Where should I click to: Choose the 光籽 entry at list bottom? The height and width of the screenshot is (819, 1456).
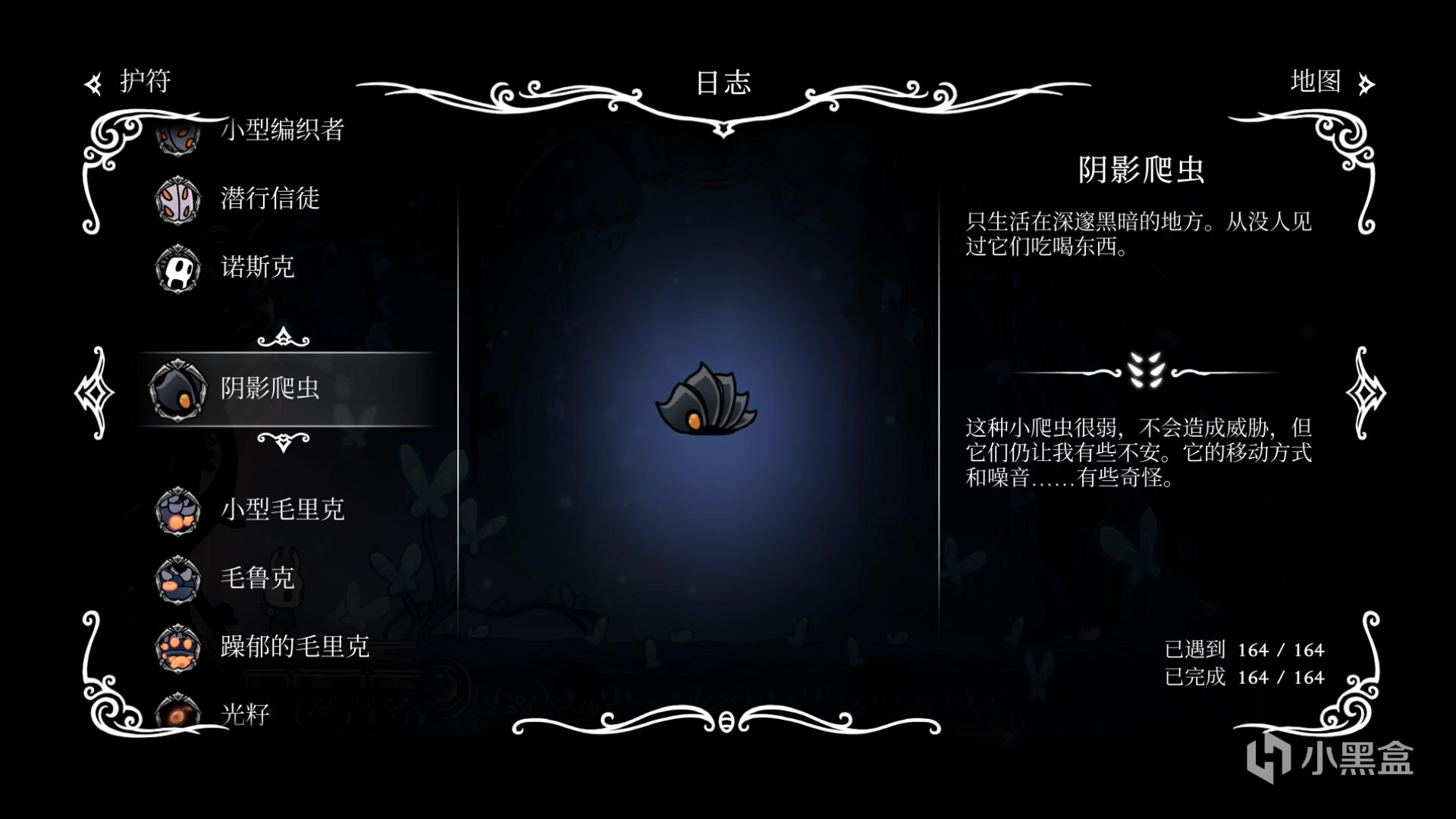244,714
